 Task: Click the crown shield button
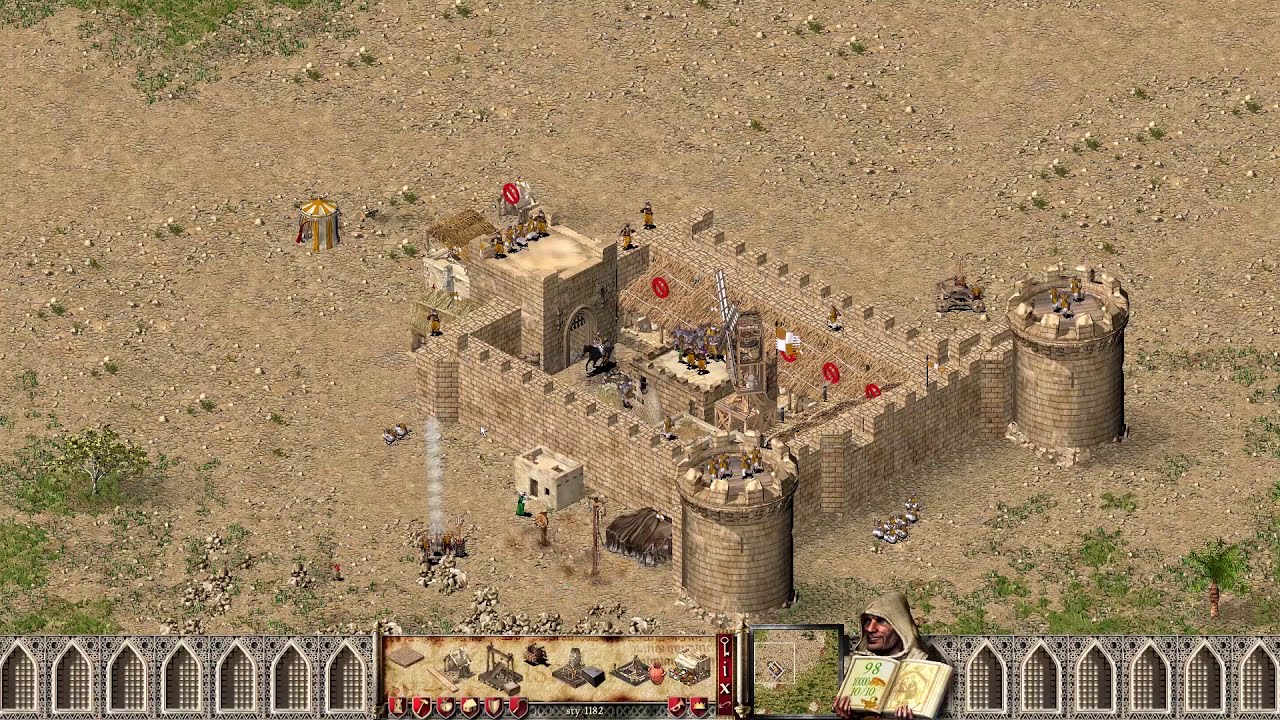point(700,708)
